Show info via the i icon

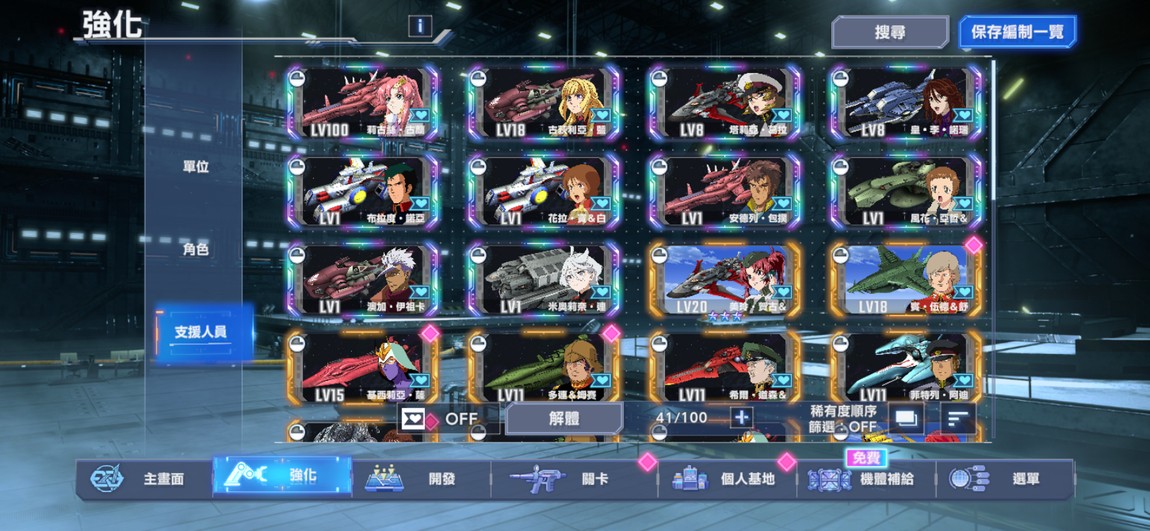pos(420,26)
